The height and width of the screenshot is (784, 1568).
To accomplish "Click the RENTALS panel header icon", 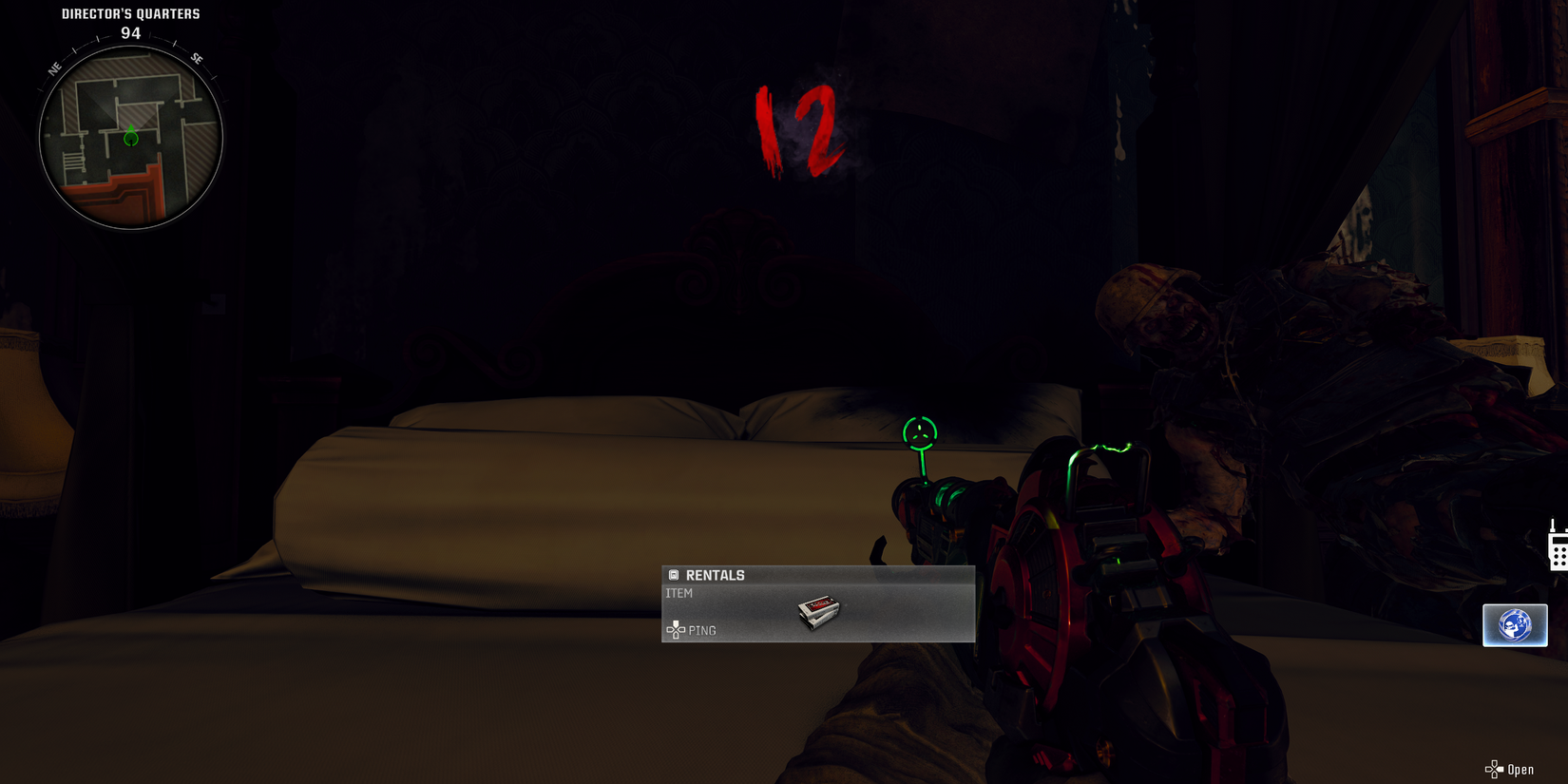I will [x=675, y=575].
